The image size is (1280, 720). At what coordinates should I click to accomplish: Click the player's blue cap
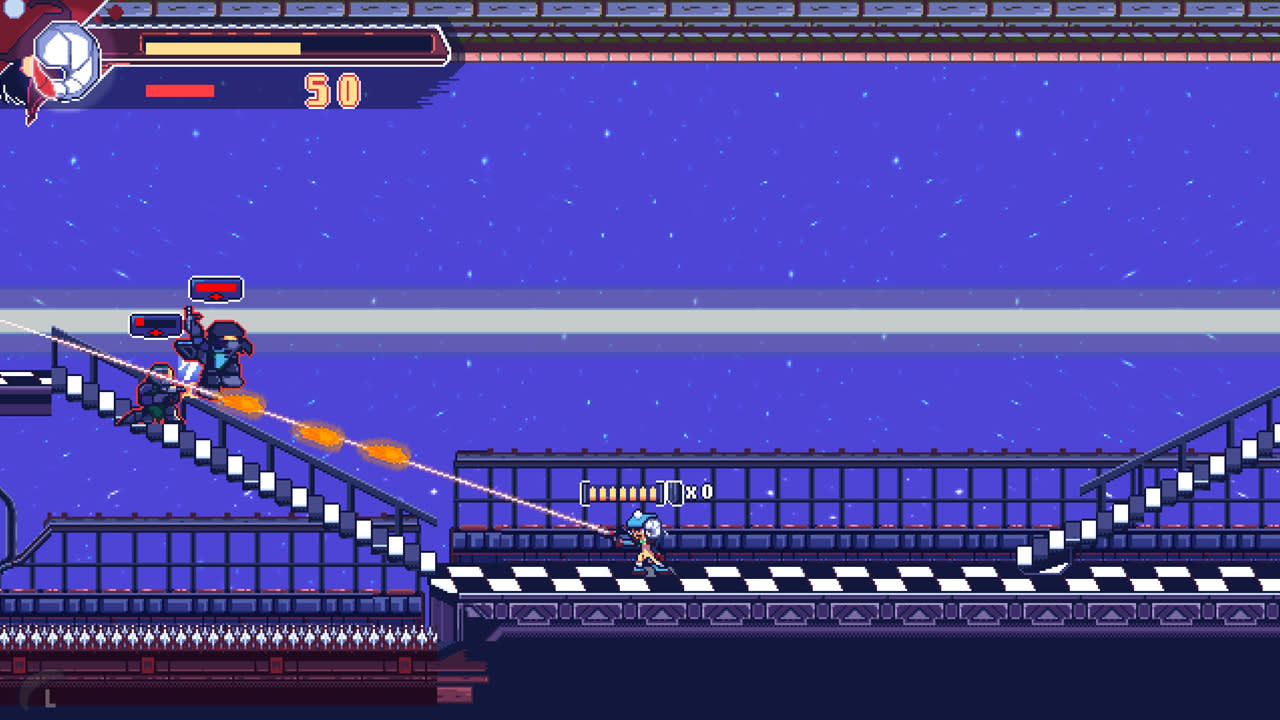coord(640,519)
